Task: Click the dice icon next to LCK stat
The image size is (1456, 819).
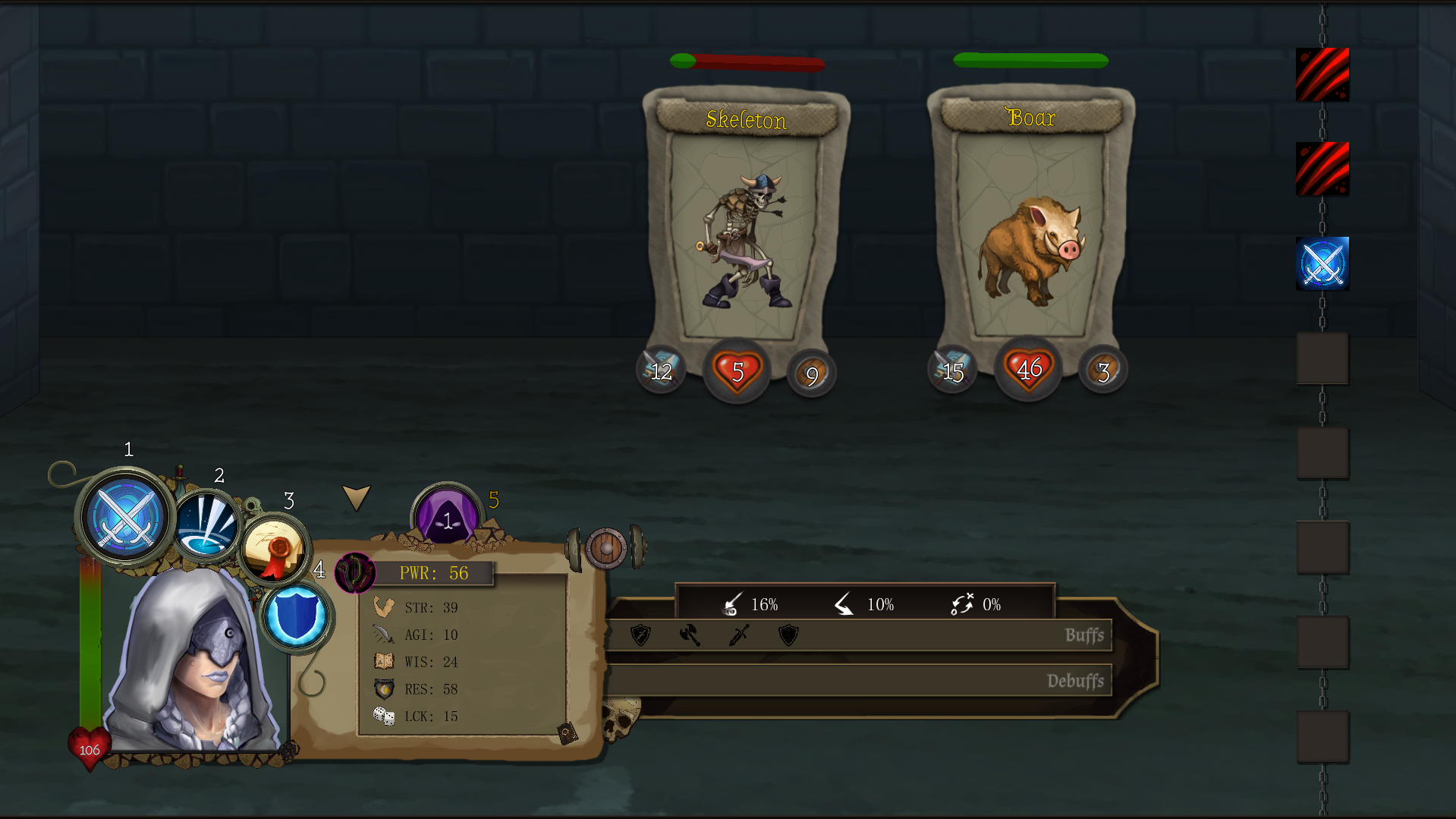Action: click(384, 714)
